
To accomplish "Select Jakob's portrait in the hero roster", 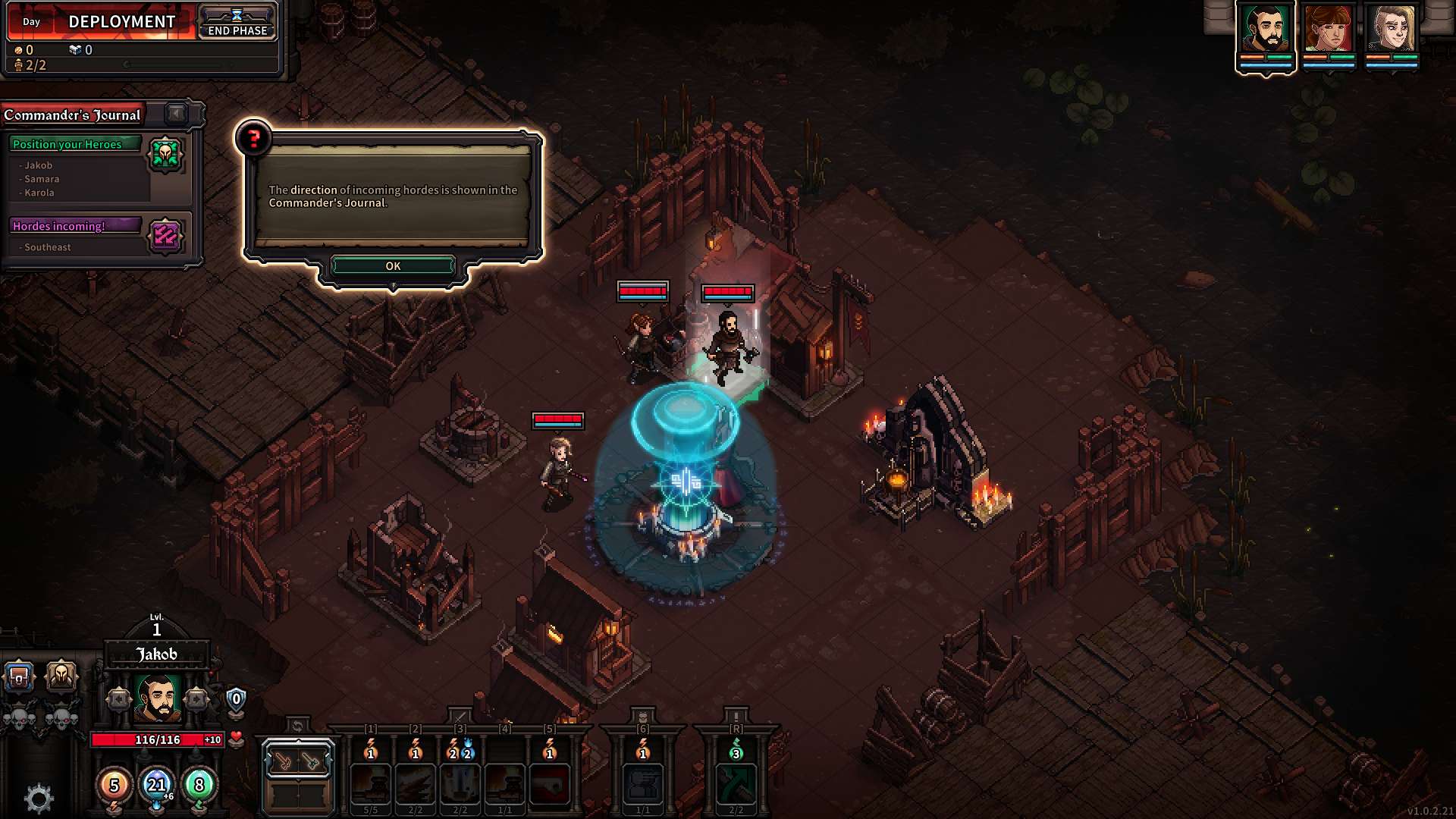I will (1265, 30).
